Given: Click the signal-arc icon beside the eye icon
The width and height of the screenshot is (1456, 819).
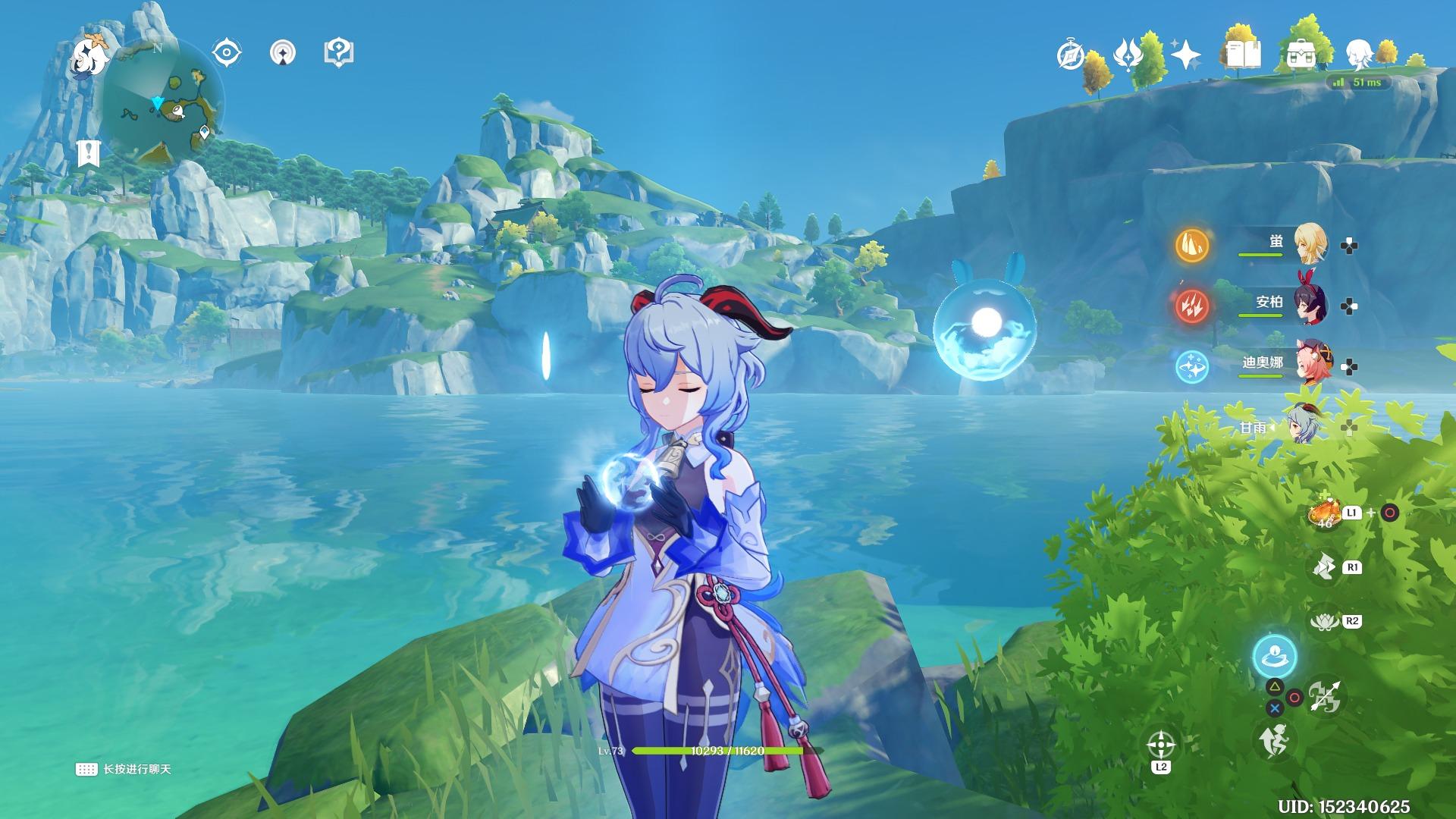Looking at the screenshot, I should pyautogui.click(x=283, y=53).
